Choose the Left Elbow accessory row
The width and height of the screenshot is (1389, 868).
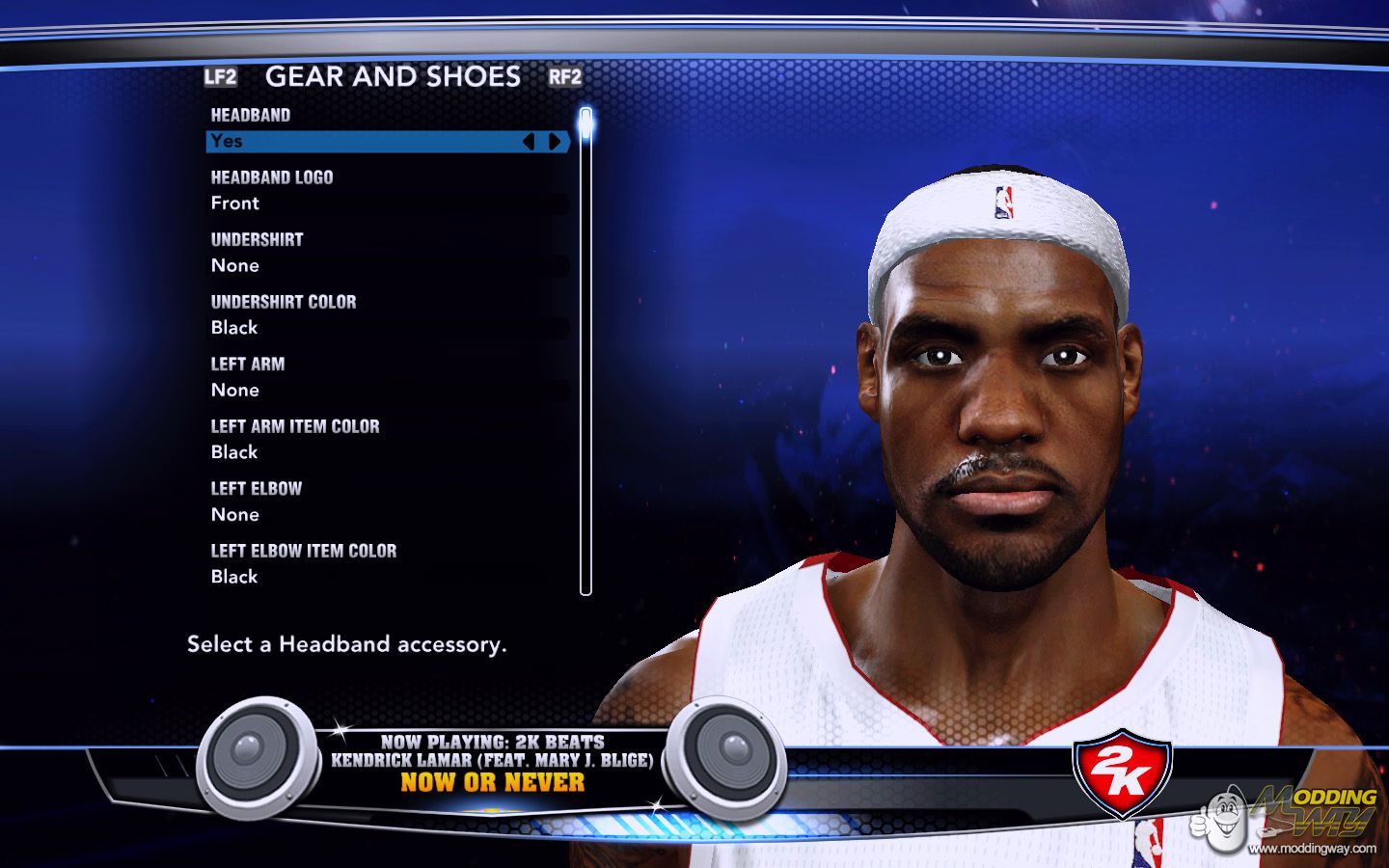(x=386, y=514)
